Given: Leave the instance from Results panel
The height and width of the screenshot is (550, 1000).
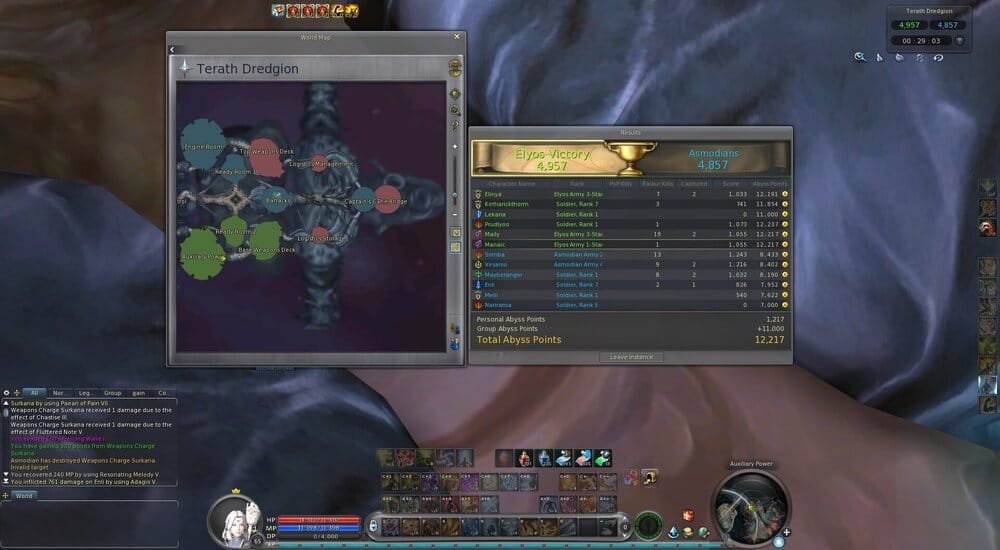Looking at the screenshot, I should [x=630, y=357].
